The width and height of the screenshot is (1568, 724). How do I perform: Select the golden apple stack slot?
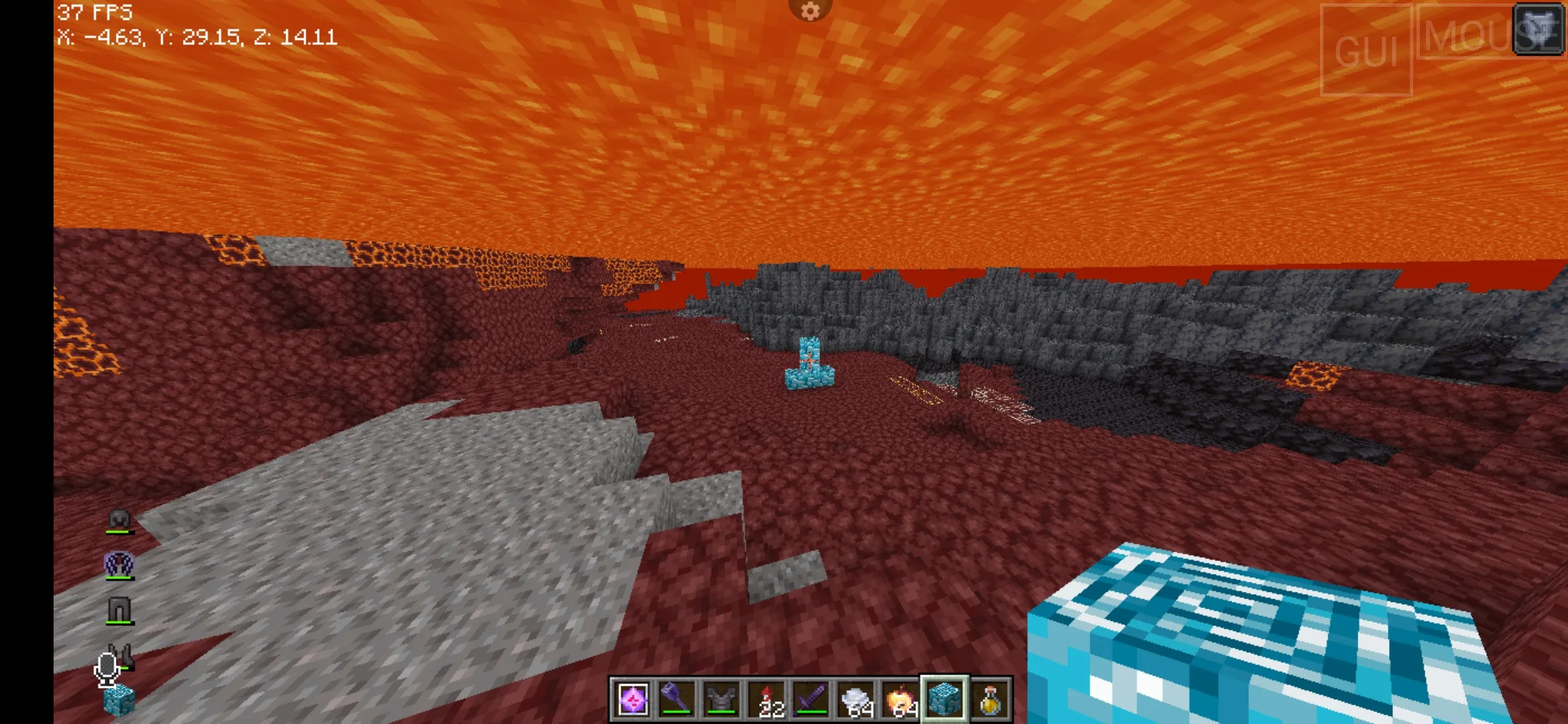[901, 700]
